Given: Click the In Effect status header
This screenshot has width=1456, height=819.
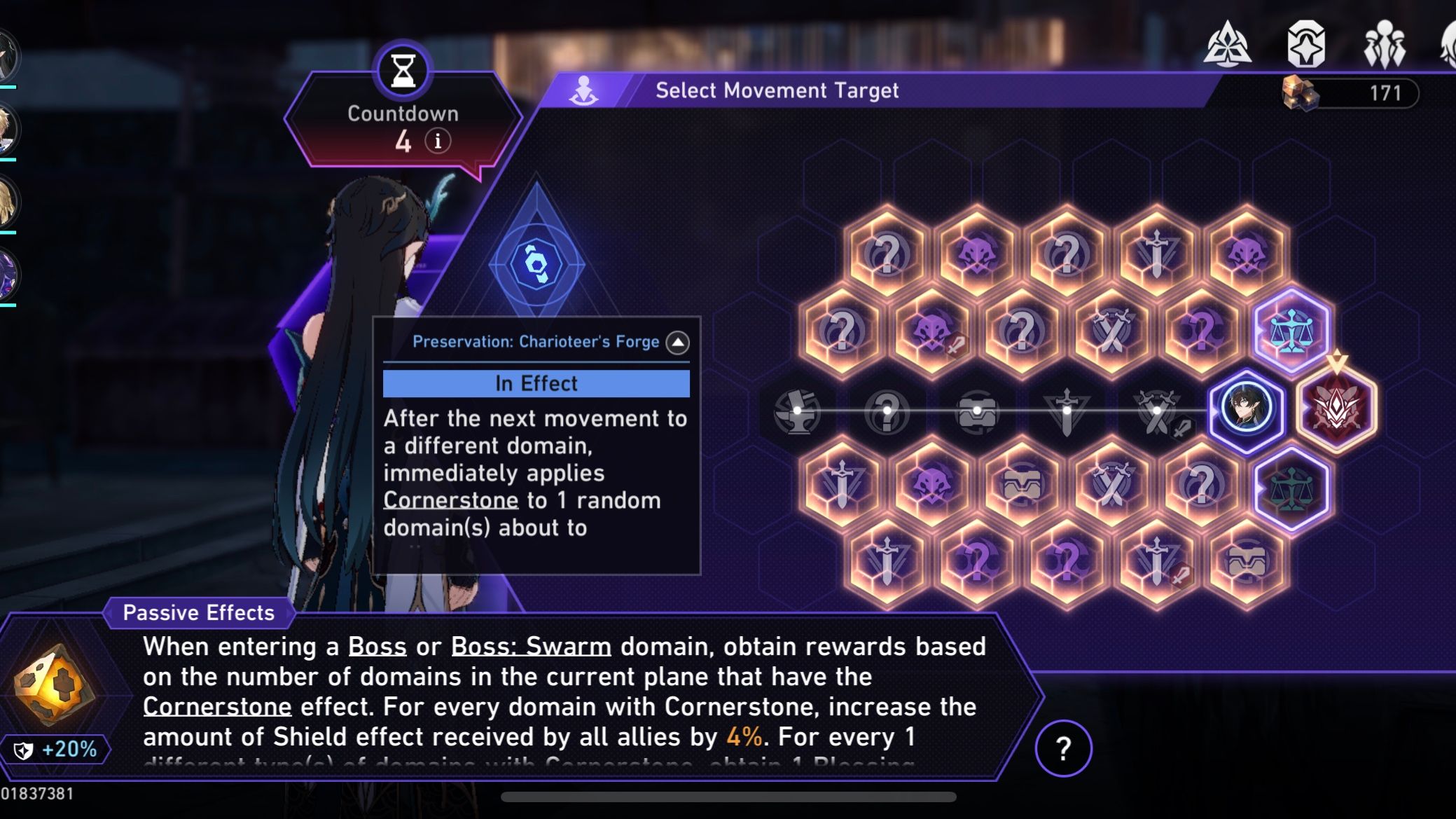Looking at the screenshot, I should coord(536,383).
